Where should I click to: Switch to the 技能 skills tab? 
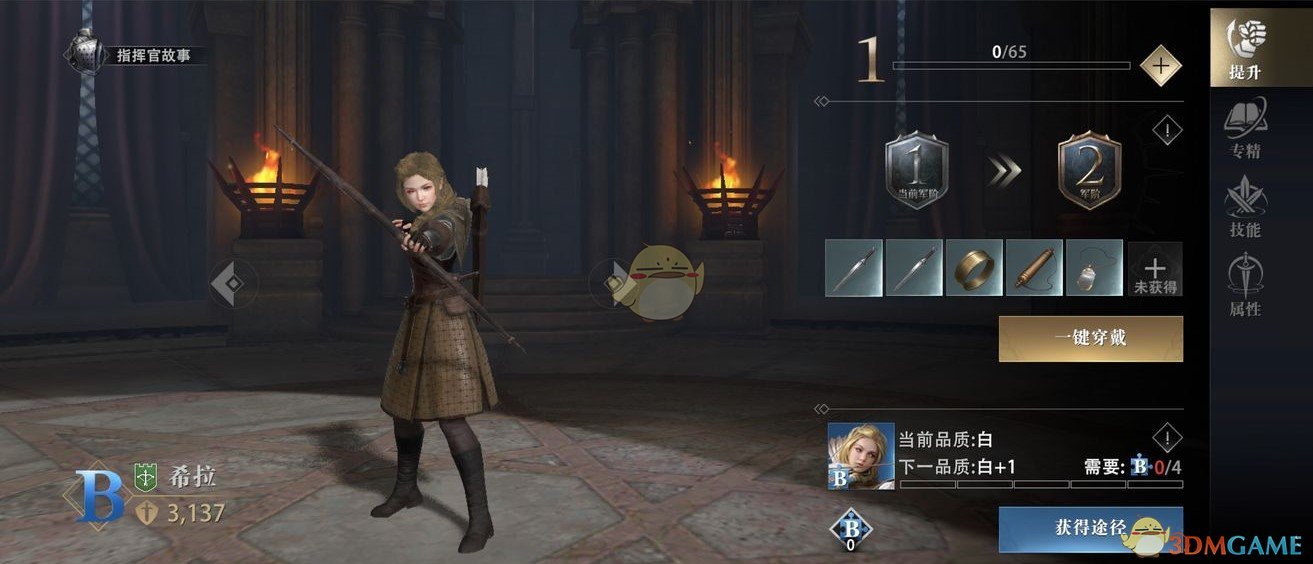click(x=1245, y=208)
